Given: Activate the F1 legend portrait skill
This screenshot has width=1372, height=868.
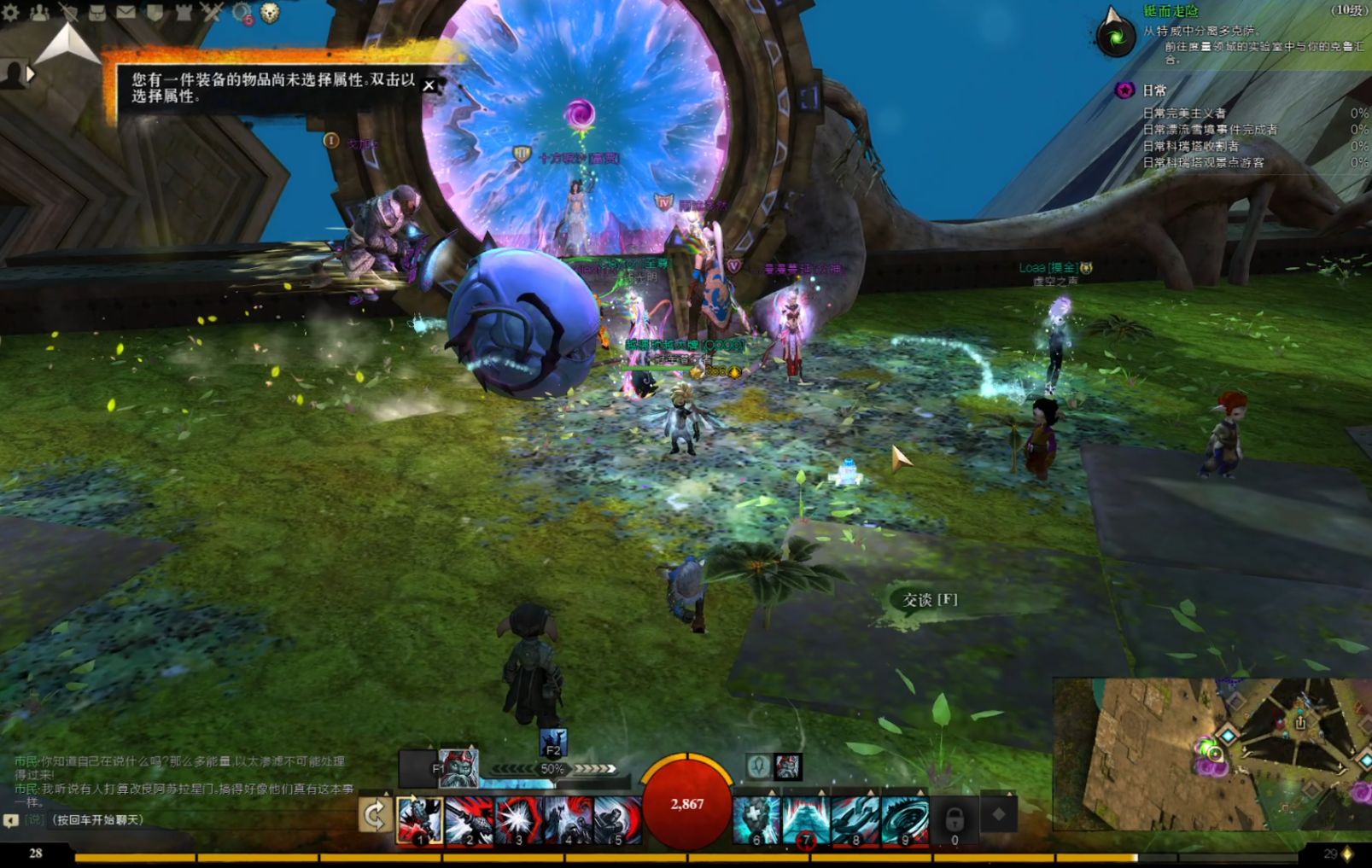Looking at the screenshot, I should click(x=458, y=768).
